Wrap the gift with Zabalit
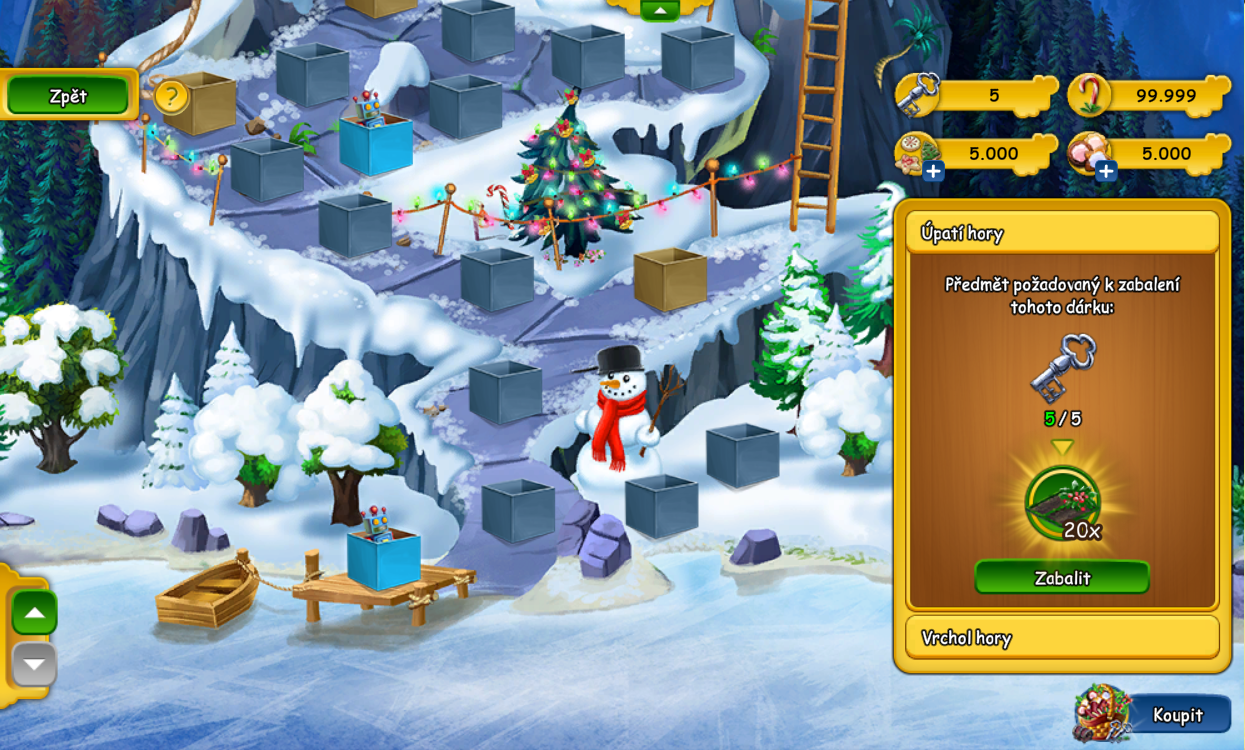Viewport: 1245px width, 750px height. [1062, 577]
